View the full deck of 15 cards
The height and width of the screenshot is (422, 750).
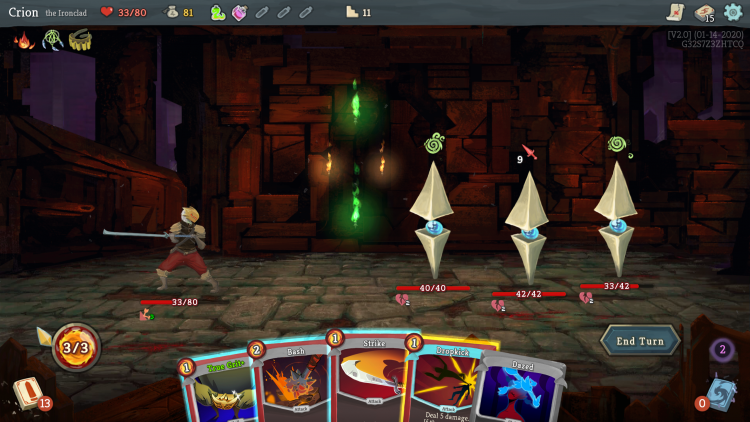click(x=704, y=13)
